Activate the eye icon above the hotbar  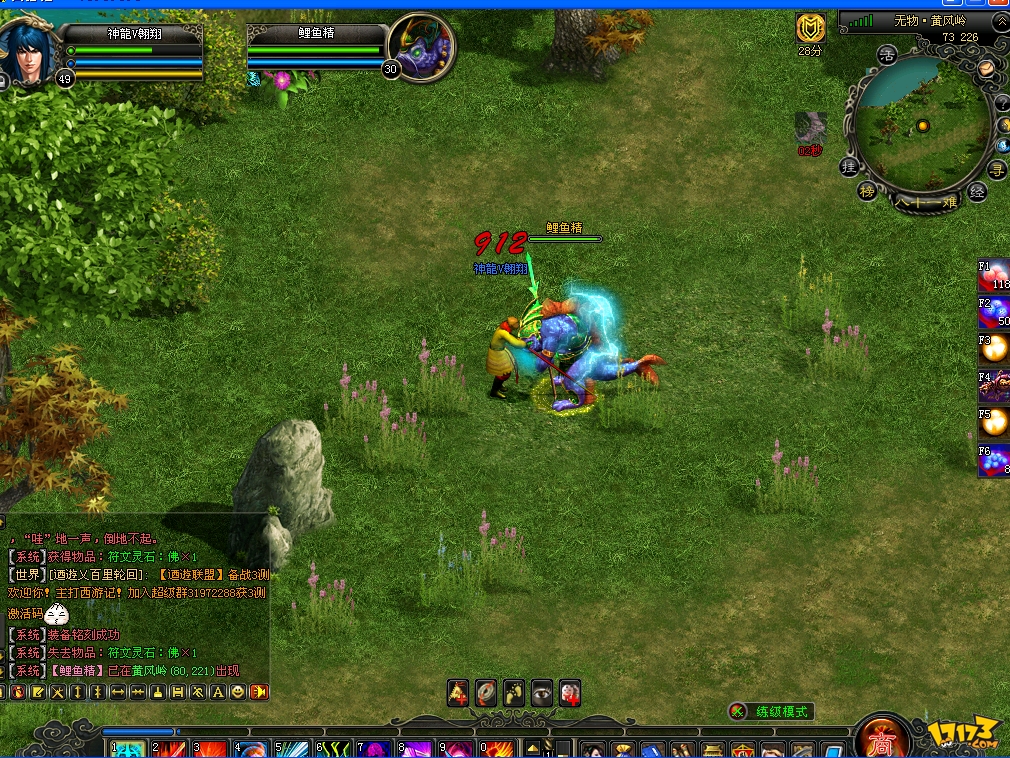(x=542, y=692)
